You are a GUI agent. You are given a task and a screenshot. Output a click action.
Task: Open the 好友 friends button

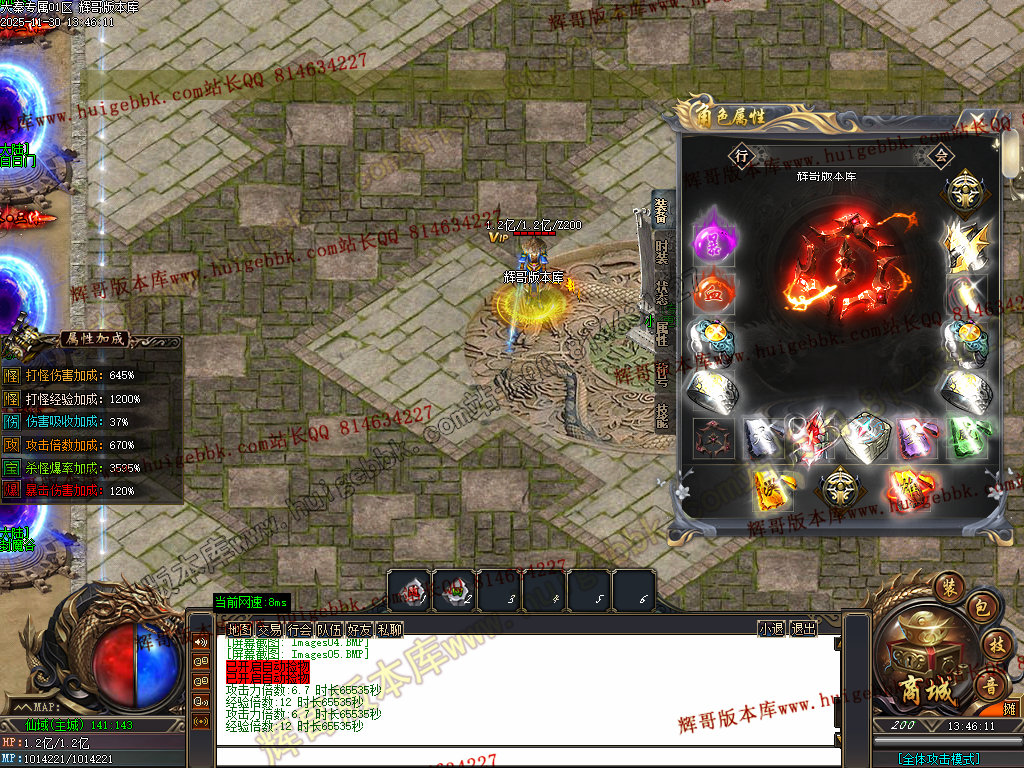360,629
